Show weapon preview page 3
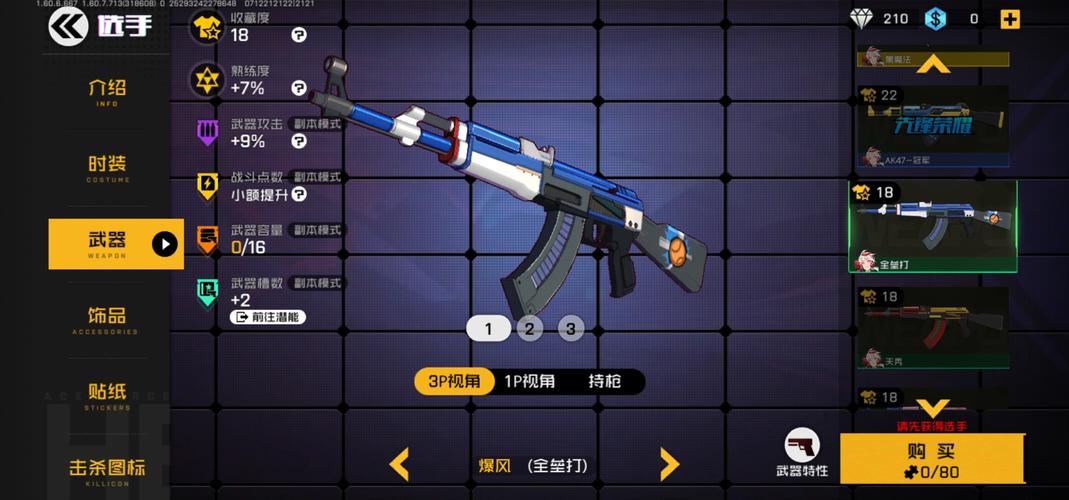1069x500 pixels. (x=570, y=328)
